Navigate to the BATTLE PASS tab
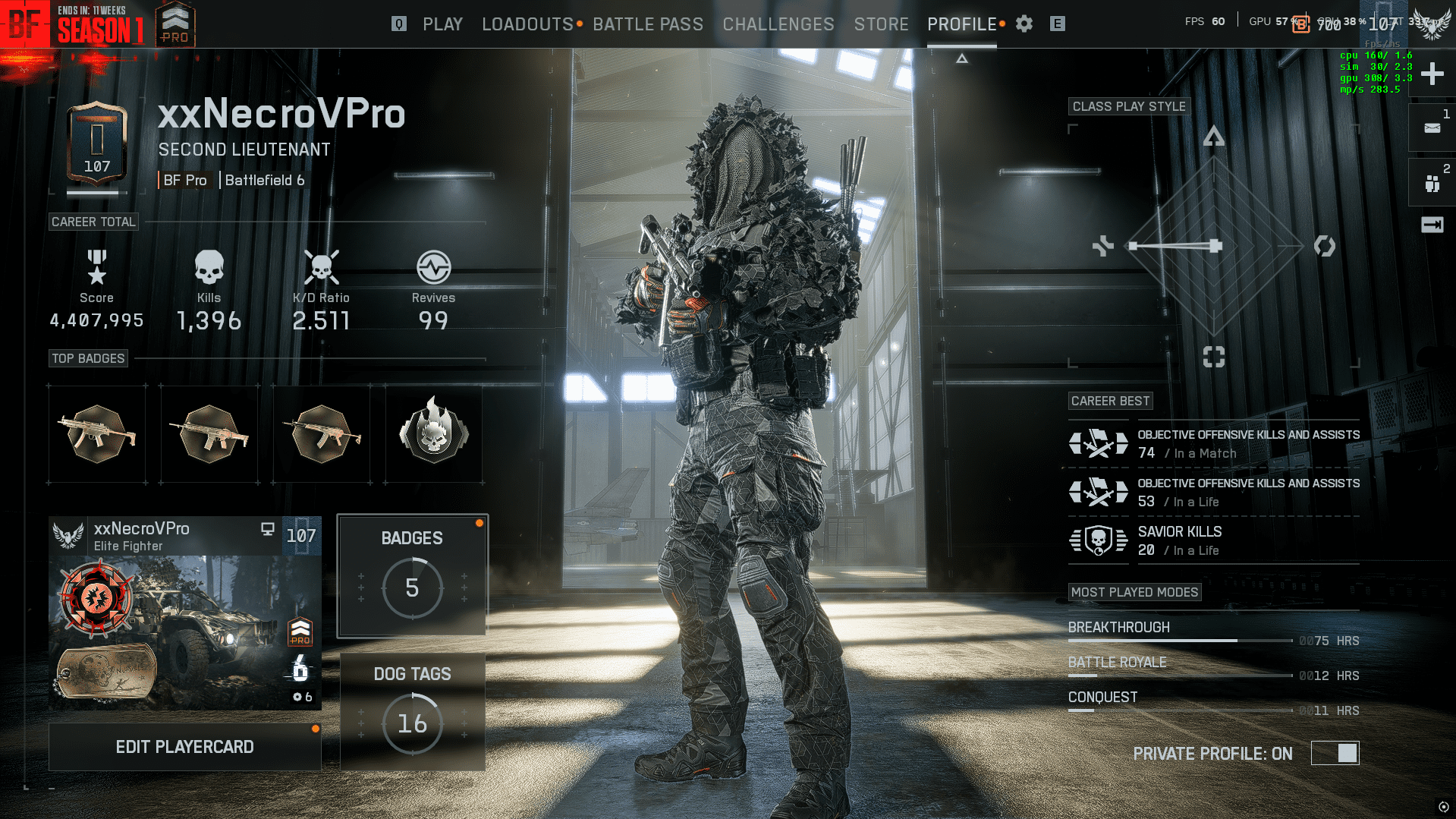This screenshot has height=819, width=1456. (x=649, y=24)
